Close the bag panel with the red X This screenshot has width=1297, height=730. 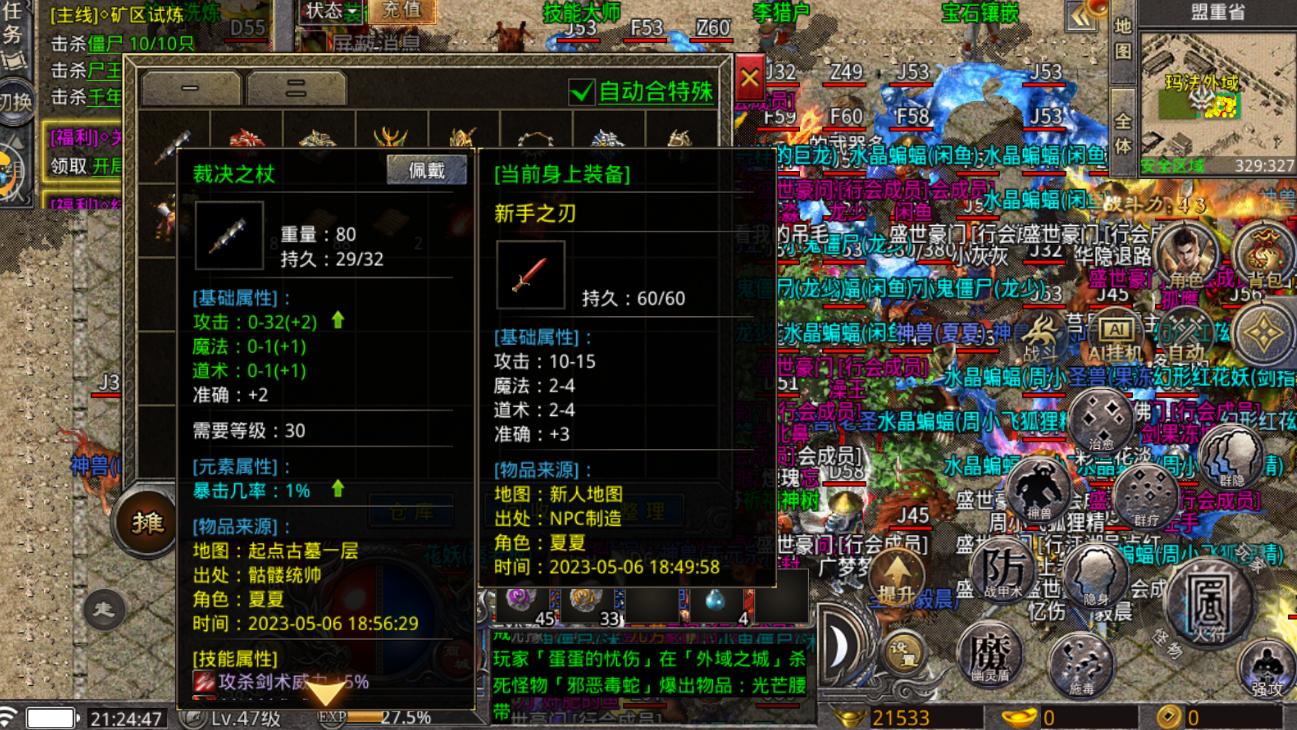pos(749,80)
